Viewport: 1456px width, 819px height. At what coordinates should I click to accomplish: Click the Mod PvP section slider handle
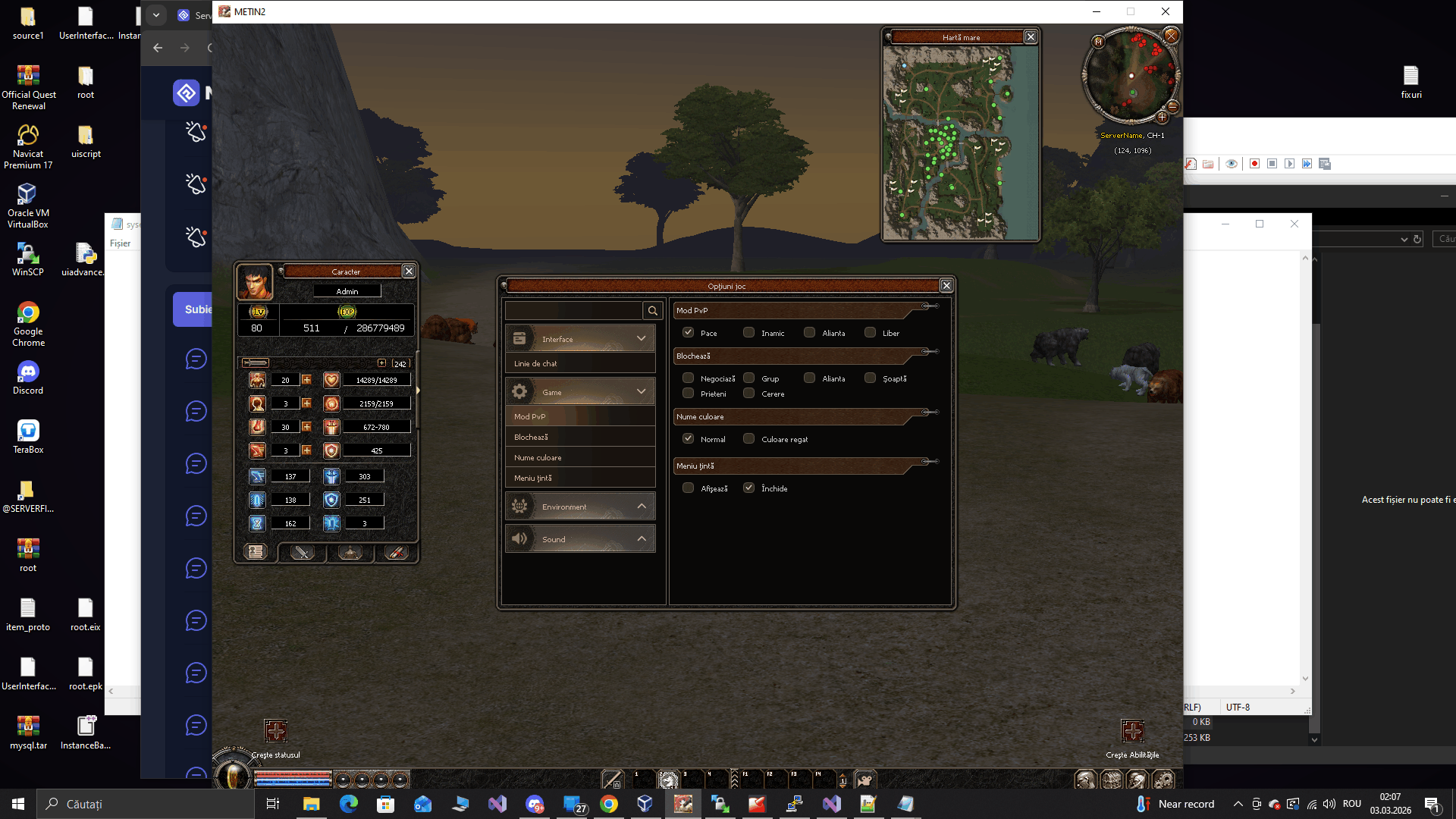click(x=927, y=306)
